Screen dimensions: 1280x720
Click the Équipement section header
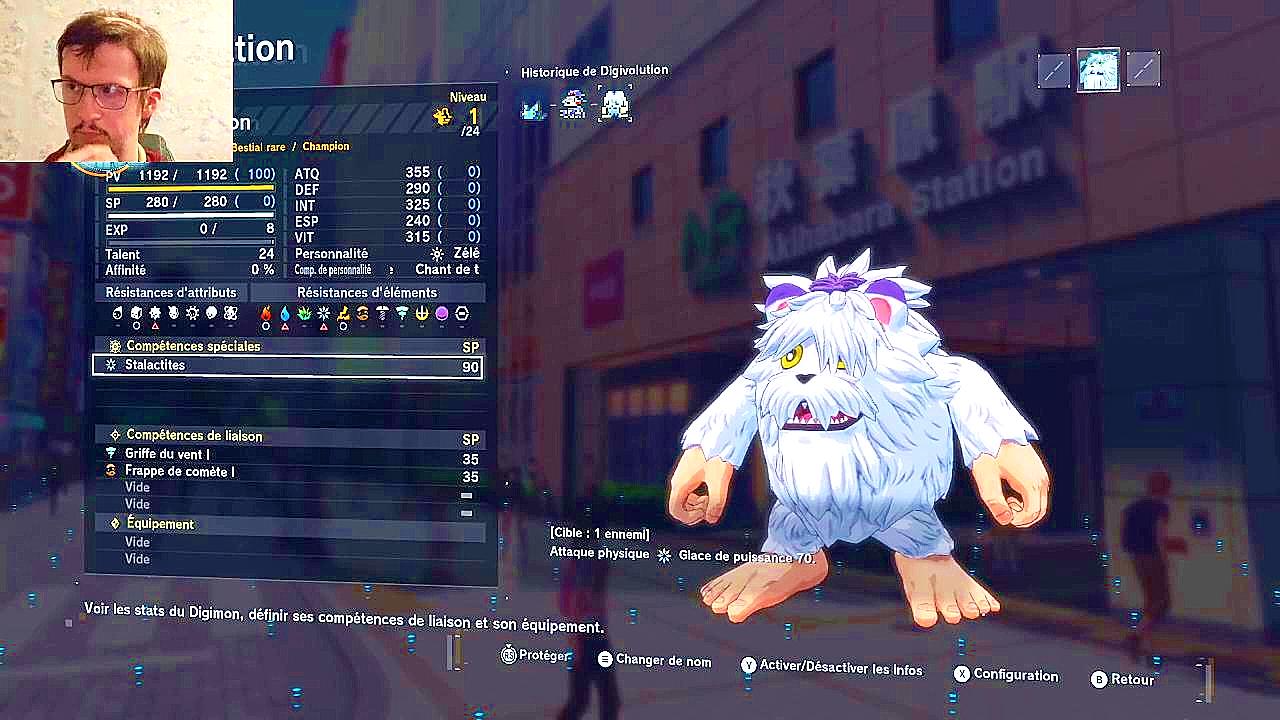point(287,524)
